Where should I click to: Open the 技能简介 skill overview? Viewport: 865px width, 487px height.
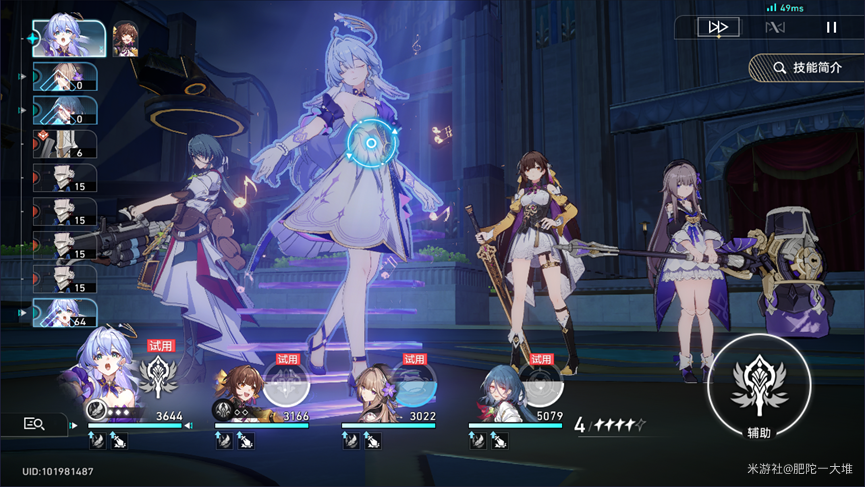[807, 68]
